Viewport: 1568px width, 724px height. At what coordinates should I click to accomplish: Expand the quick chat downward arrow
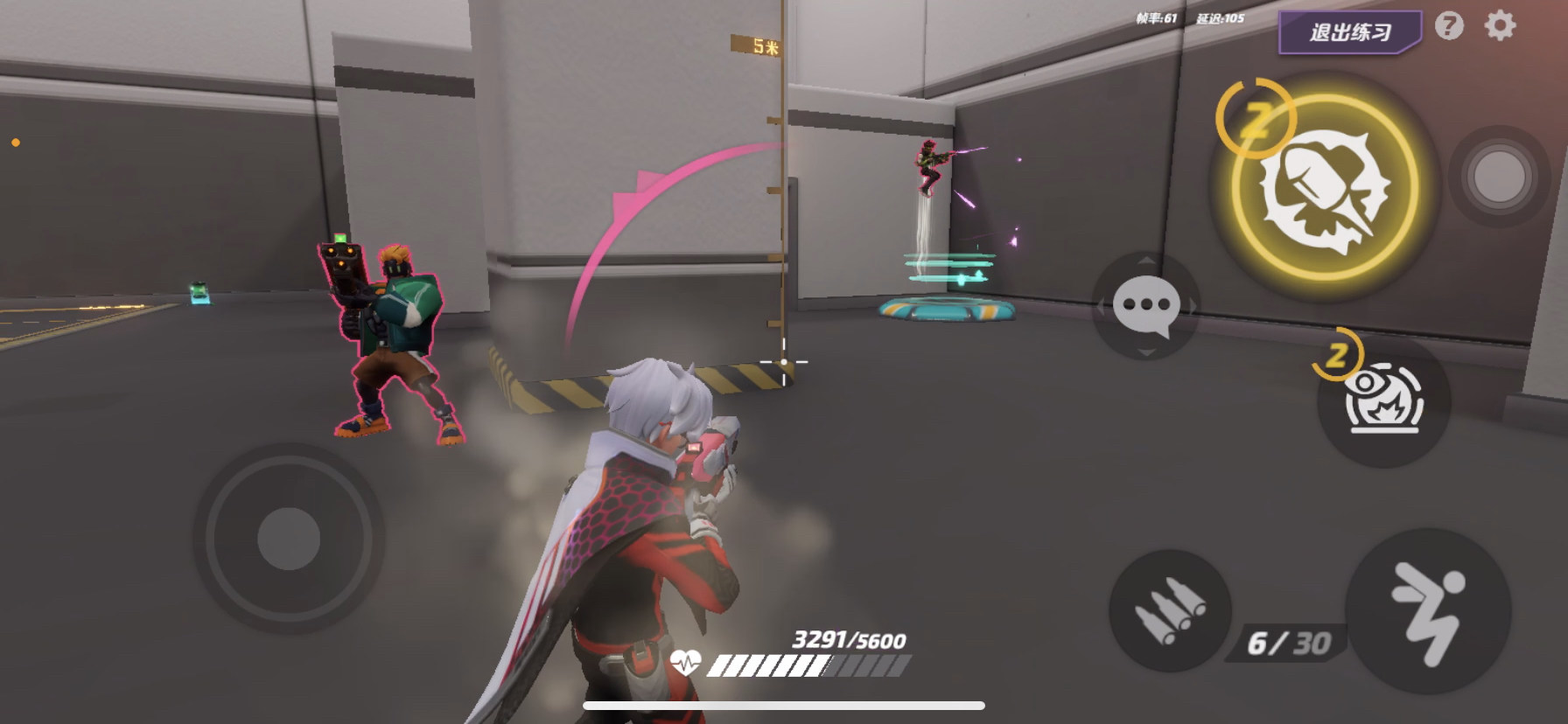click(1144, 353)
